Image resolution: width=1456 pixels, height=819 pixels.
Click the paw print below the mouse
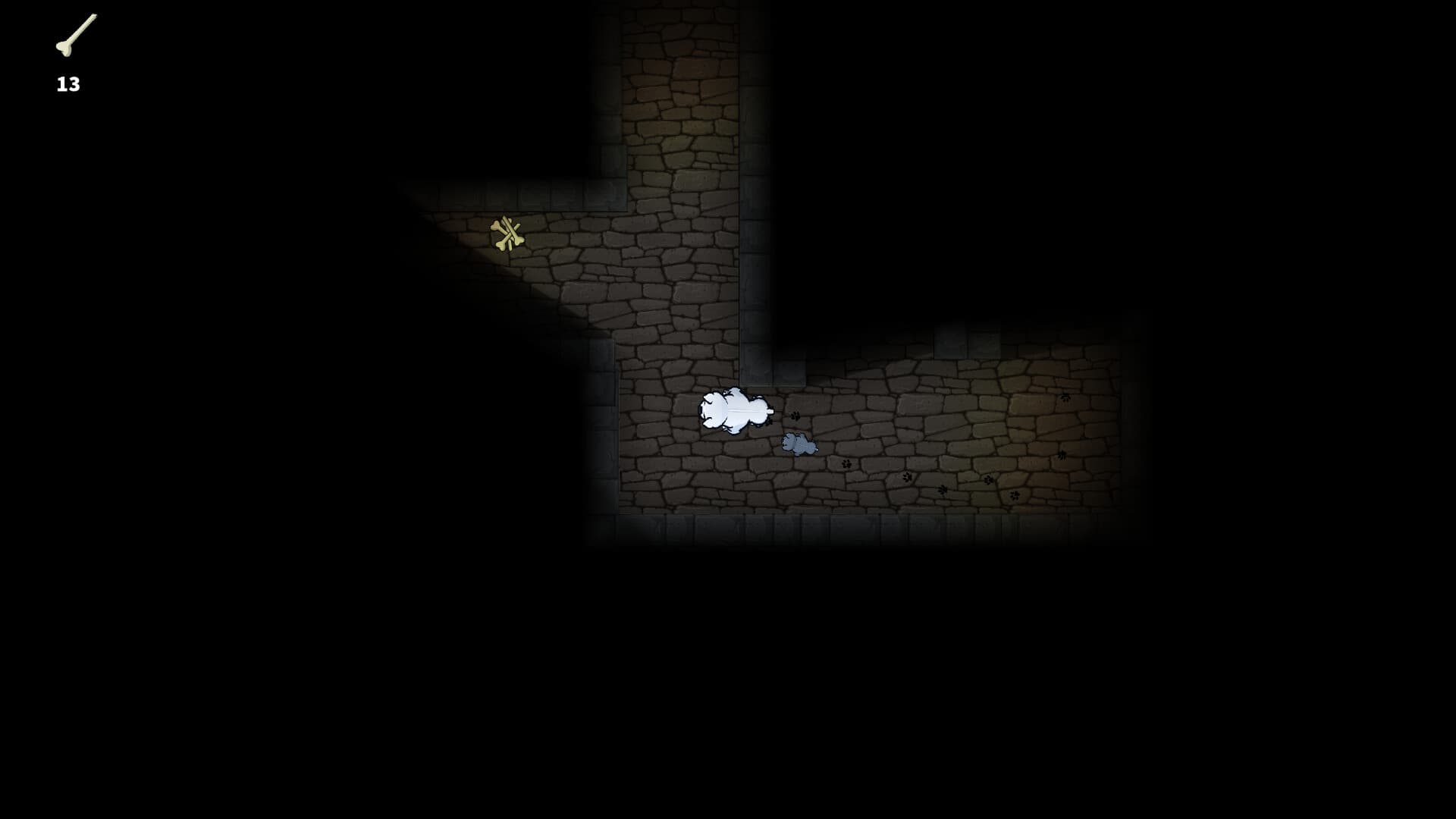[846, 465]
